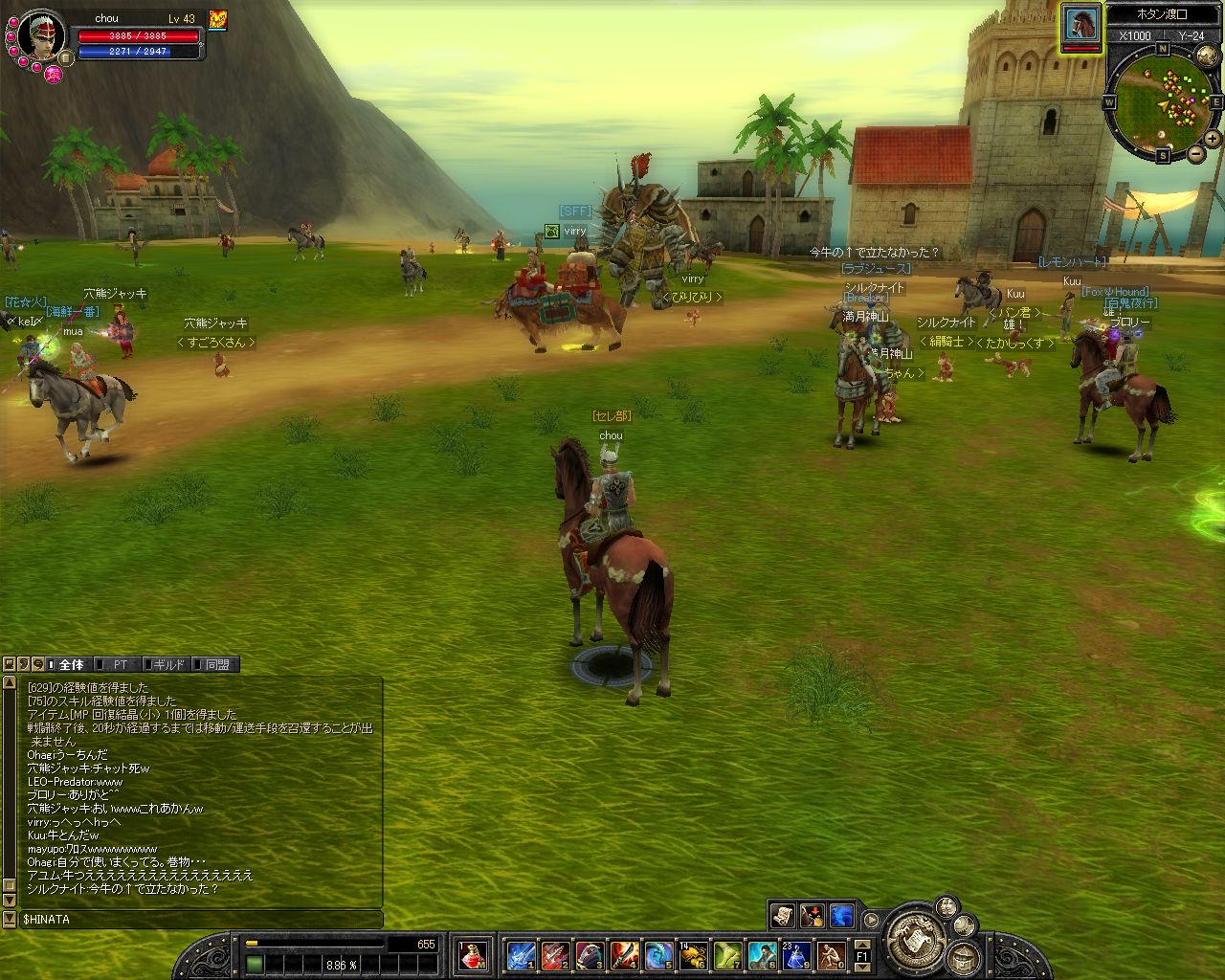The width and height of the screenshot is (1225, 980).
Task: Zoom out the minimap with minus button
Action: tap(1195, 153)
